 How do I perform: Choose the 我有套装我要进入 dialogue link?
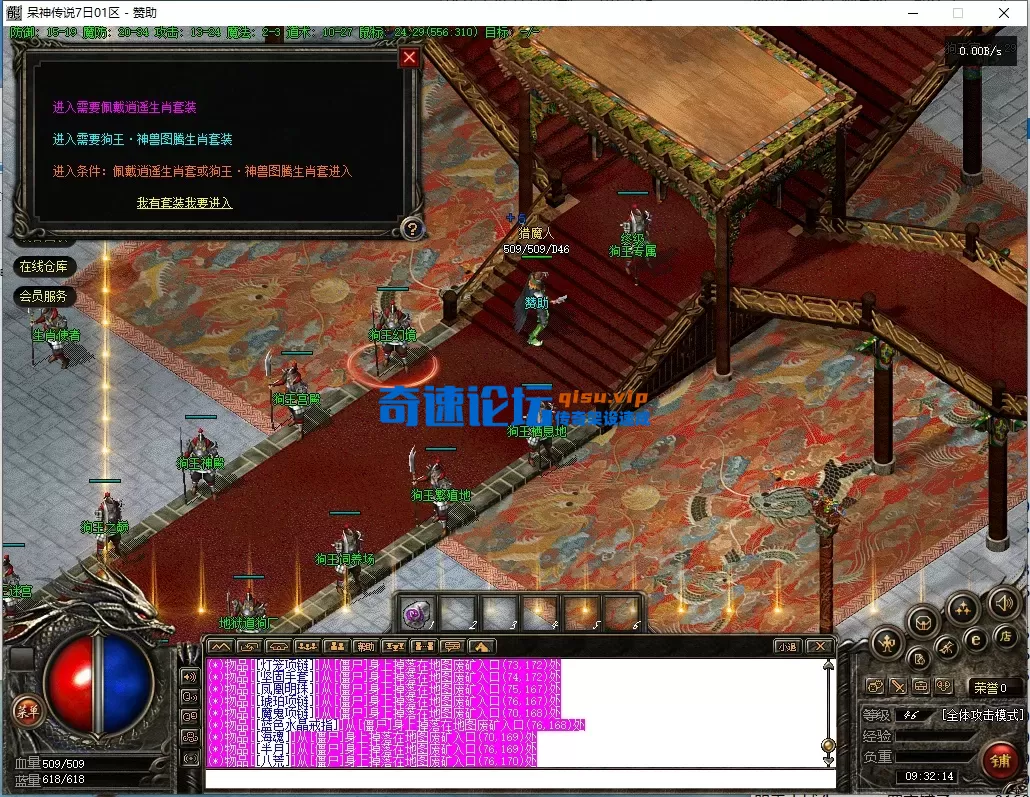(184, 203)
